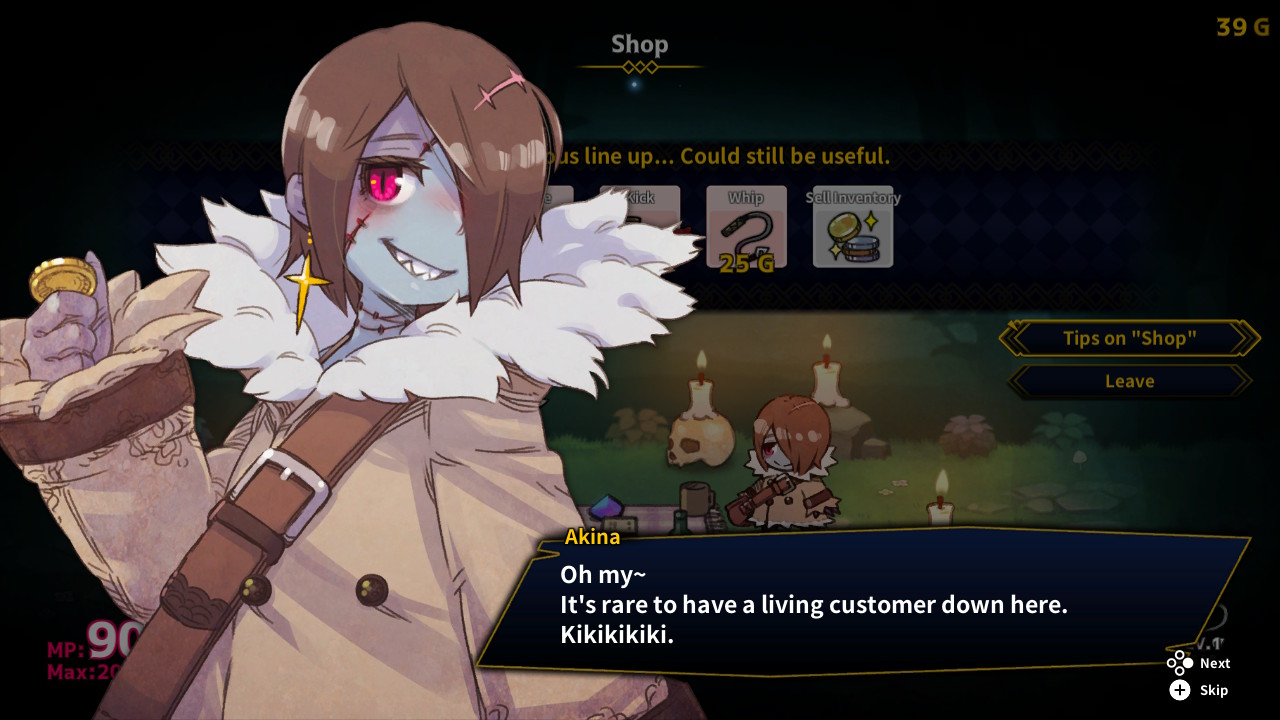
Task: Toggle the Sell Inventory tab
Action: pyautogui.click(x=853, y=228)
